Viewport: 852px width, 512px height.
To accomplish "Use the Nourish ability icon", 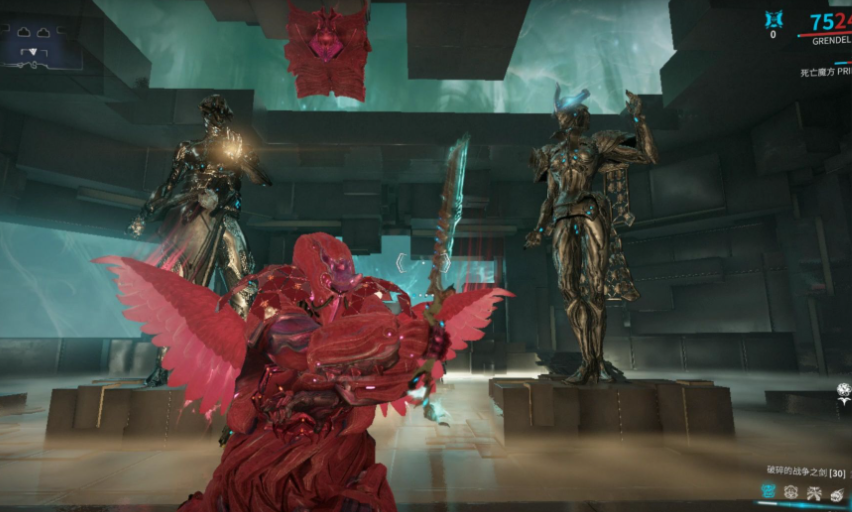I will [791, 491].
